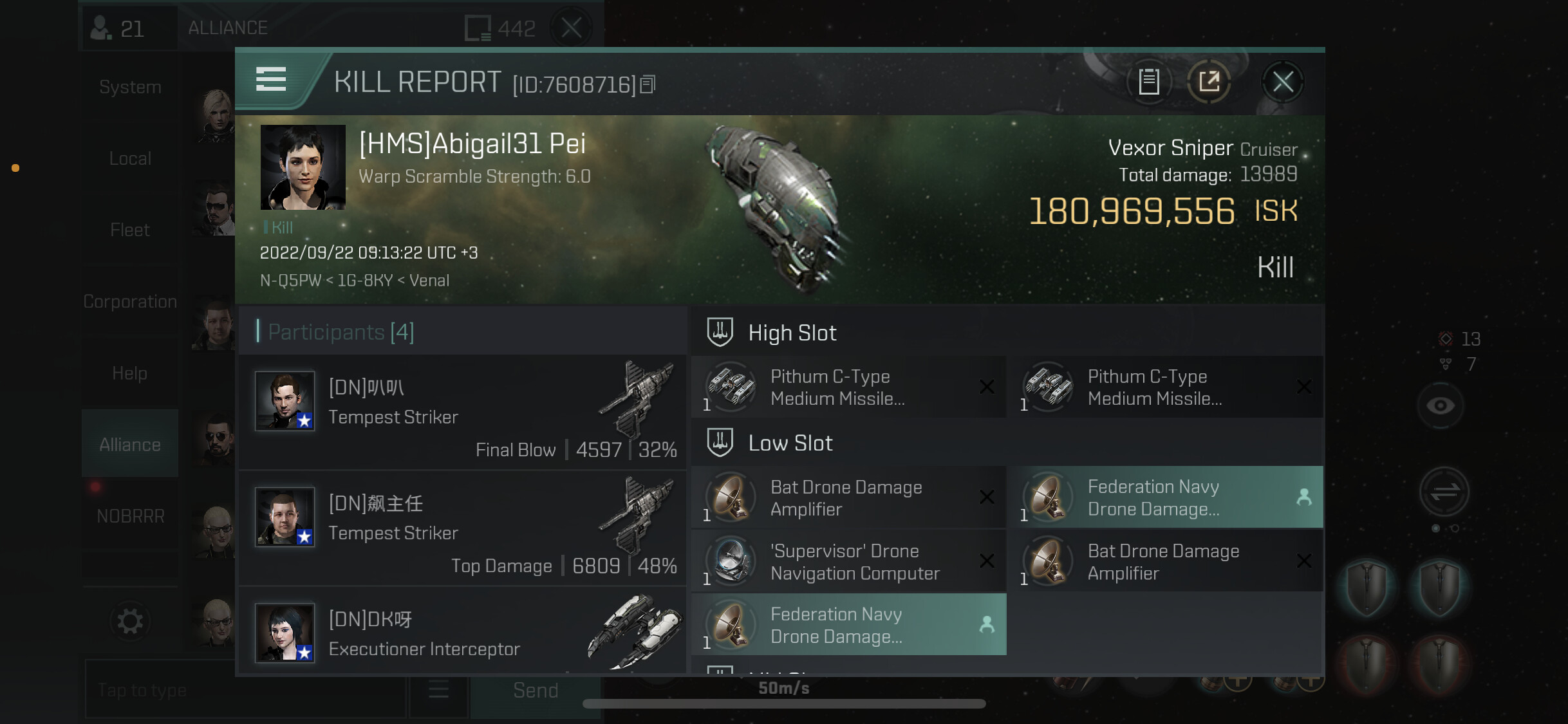Open the NOBRRR chat channel
This screenshot has width=1568, height=724.
pyautogui.click(x=130, y=516)
